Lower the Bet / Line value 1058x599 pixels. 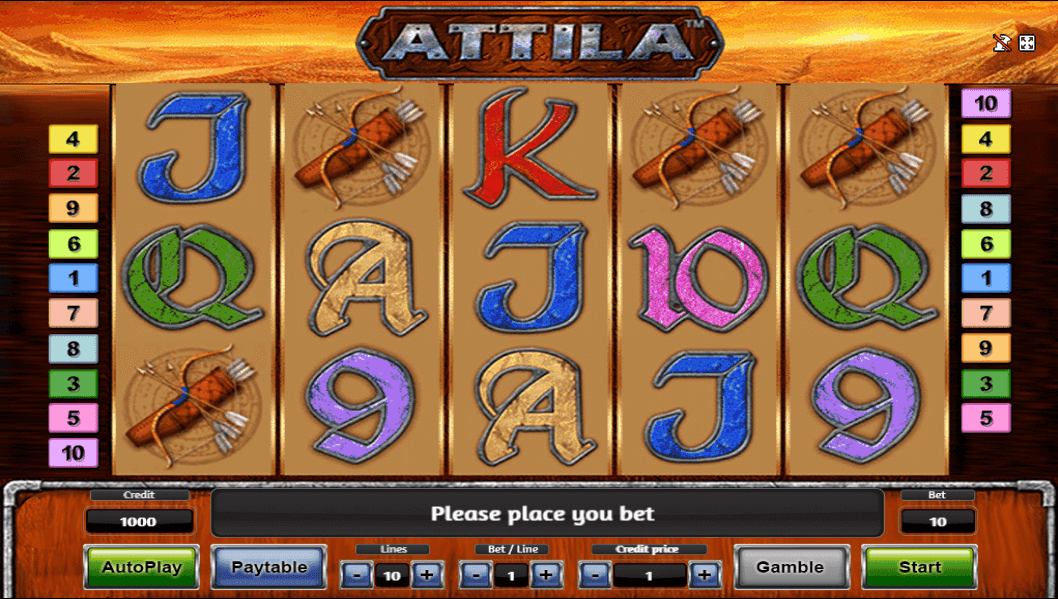[x=476, y=575]
